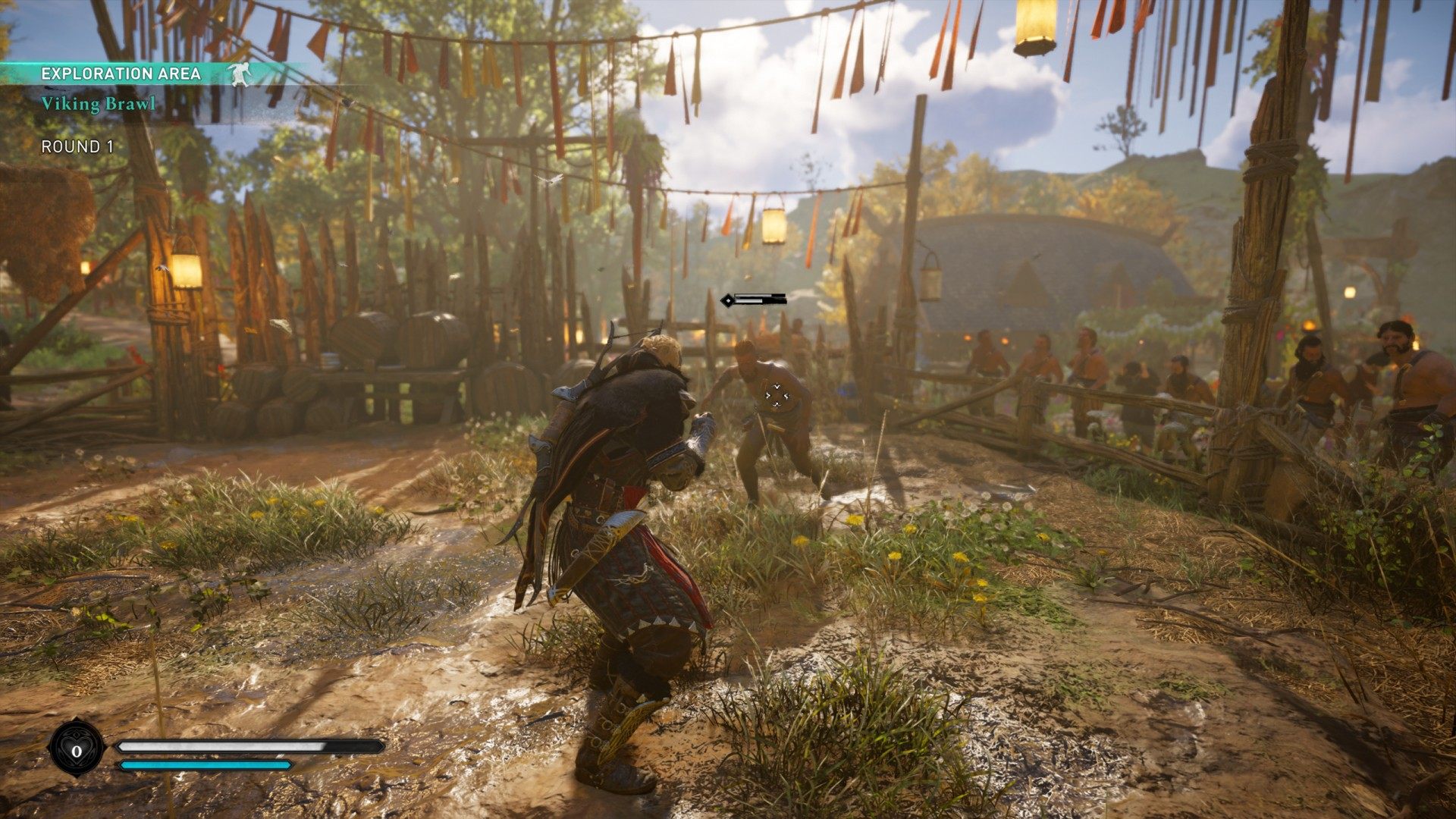
Task: Select the Viking Brawl objective tracker
Action: point(99,104)
